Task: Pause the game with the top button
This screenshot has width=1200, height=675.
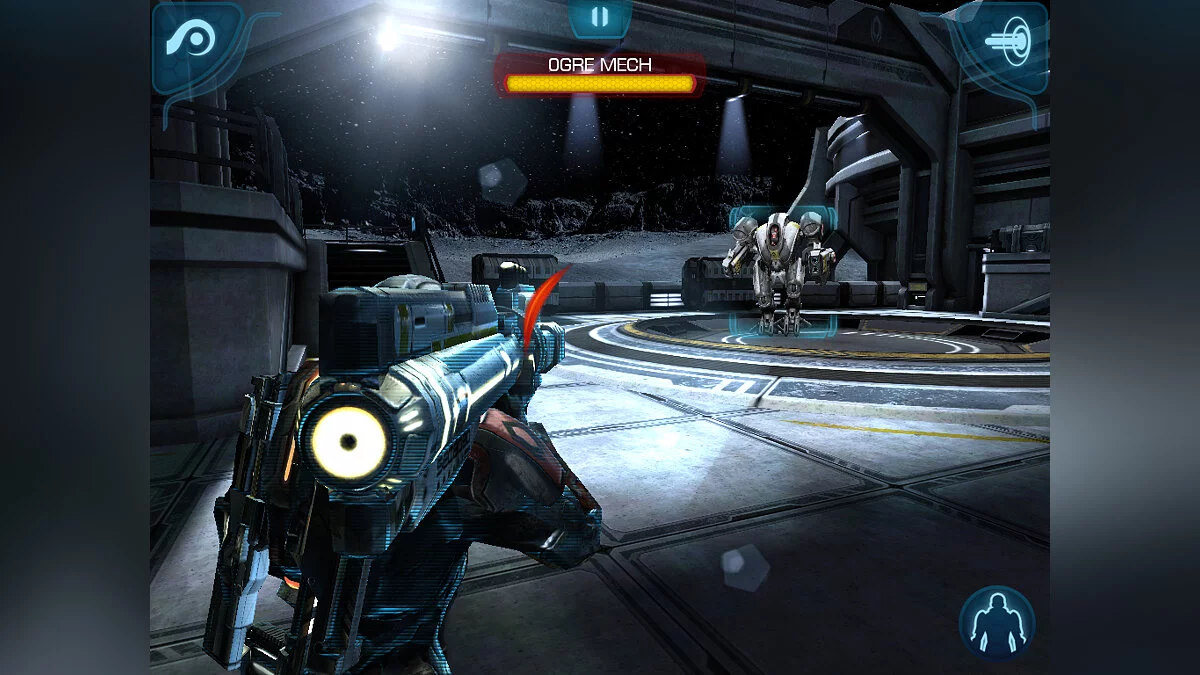Action: (x=600, y=17)
